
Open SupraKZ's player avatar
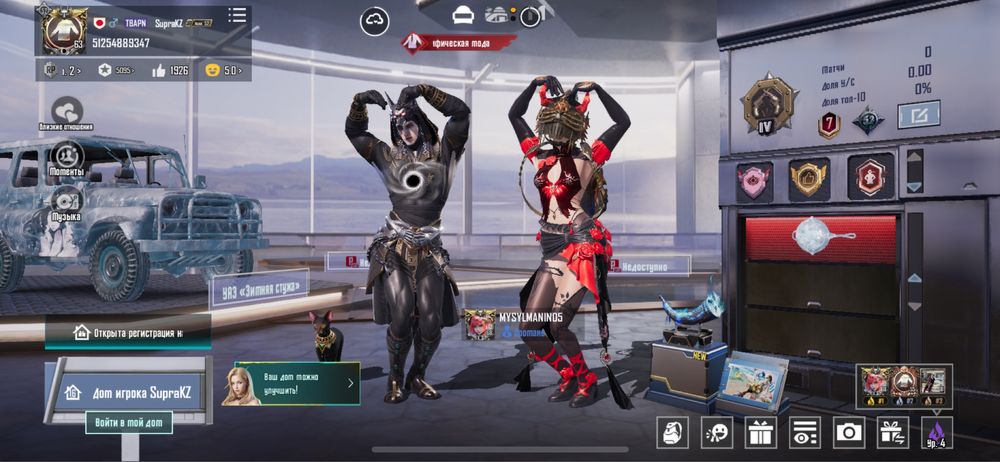coord(63,29)
